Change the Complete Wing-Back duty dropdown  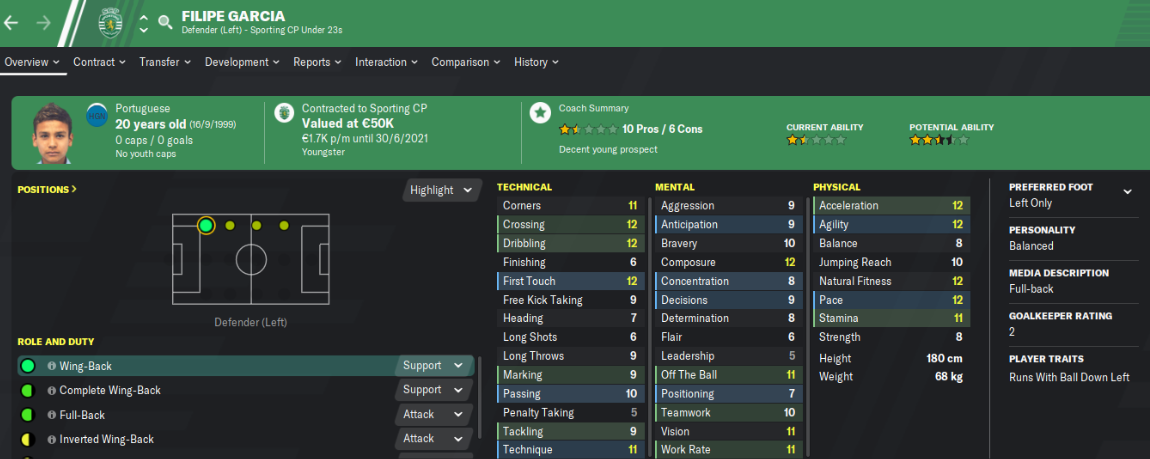[433, 390]
